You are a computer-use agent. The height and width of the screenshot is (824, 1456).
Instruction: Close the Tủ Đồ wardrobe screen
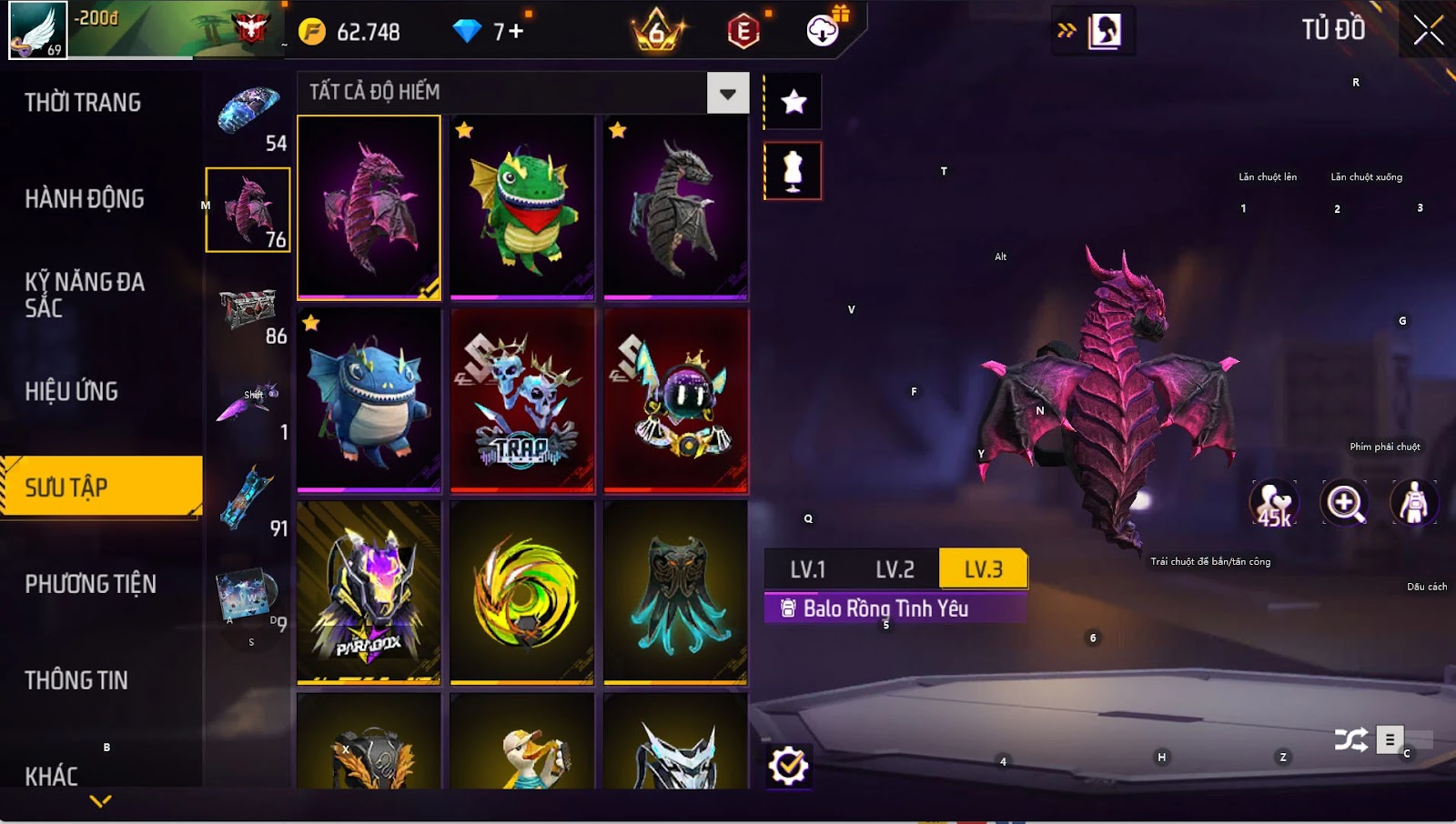point(1428,30)
